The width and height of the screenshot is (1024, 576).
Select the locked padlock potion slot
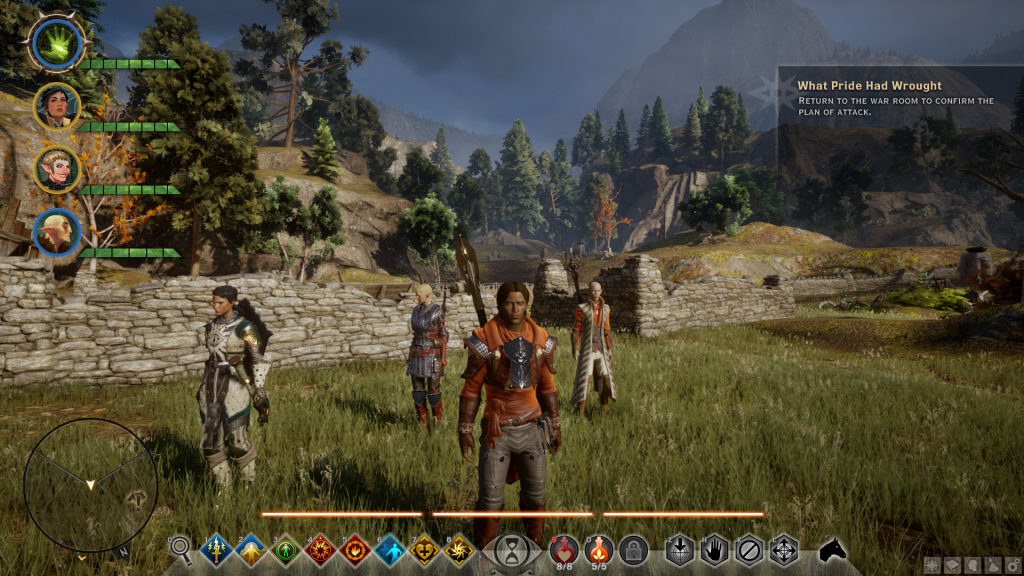tap(632, 549)
